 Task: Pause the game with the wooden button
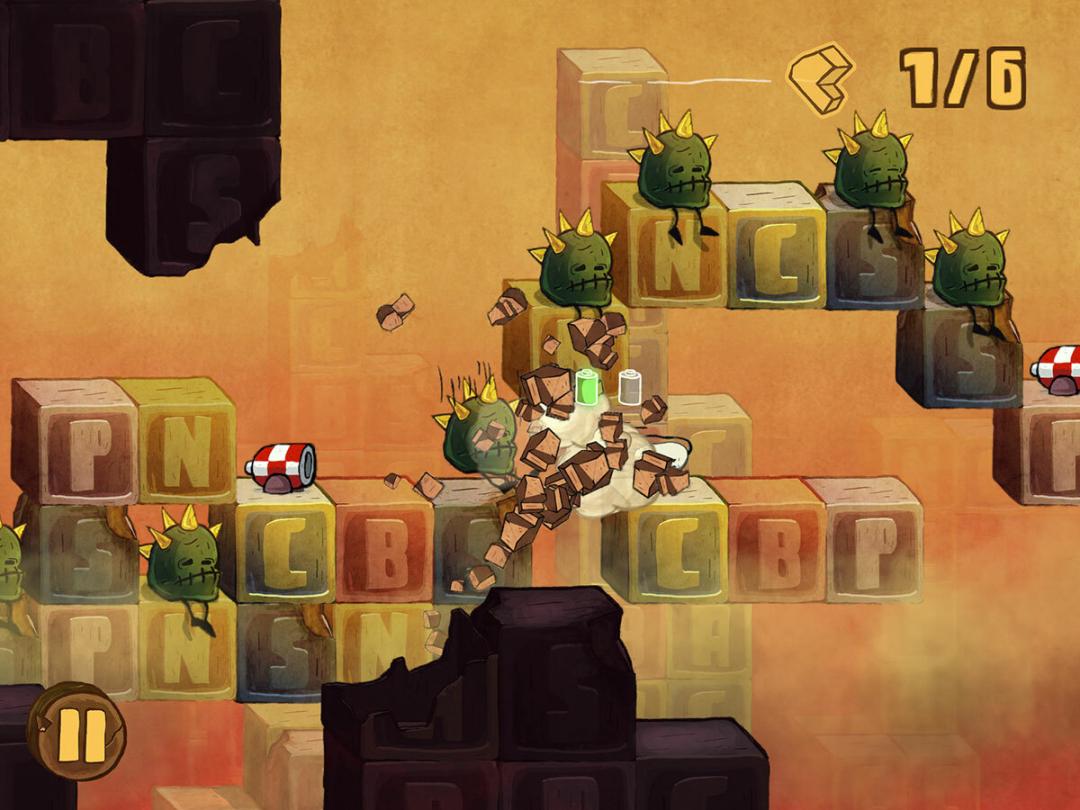point(77,731)
